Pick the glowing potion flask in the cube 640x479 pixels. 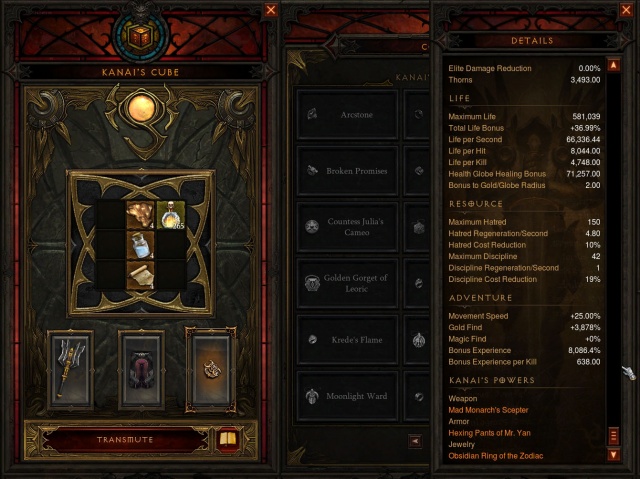[x=170, y=216]
